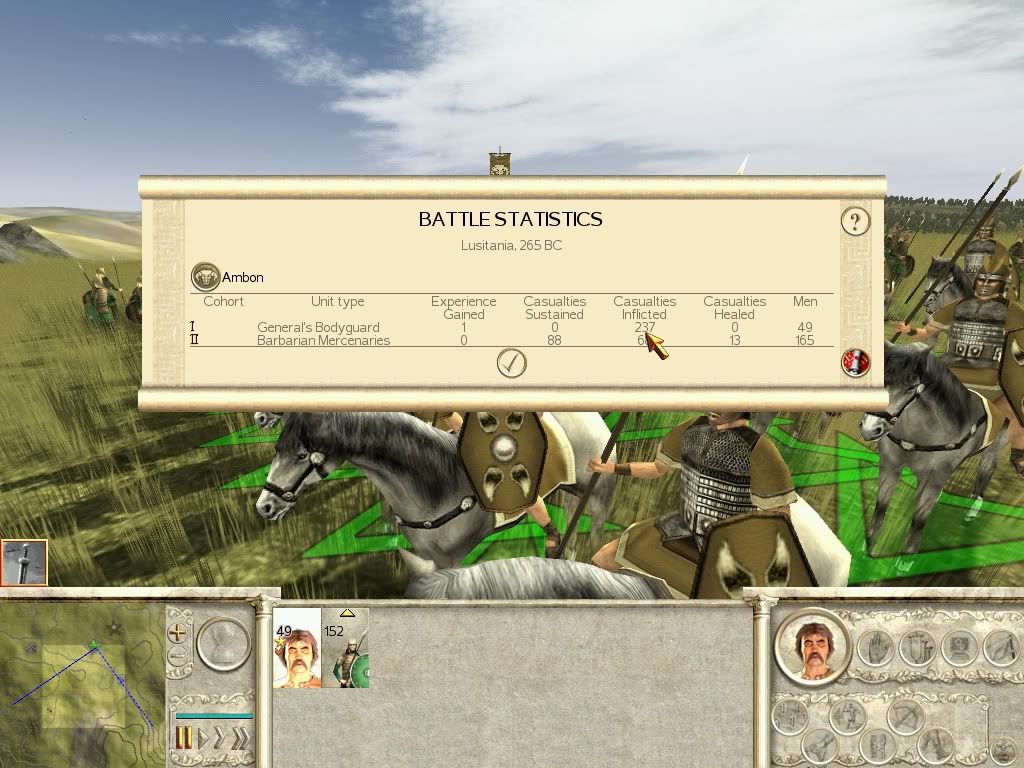Image resolution: width=1024 pixels, height=768 pixels.
Task: Click the sword icon above the minimap
Action: click(24, 562)
